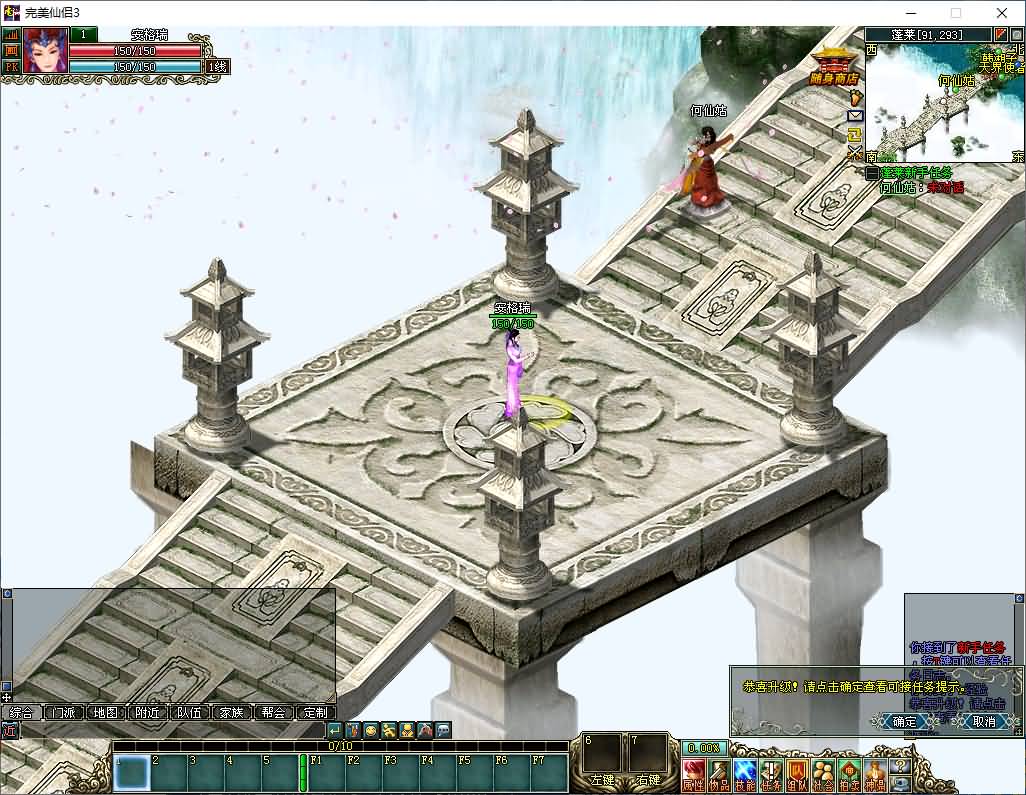The width and height of the screenshot is (1026, 795).
Task: Open the smiley emoticon picker
Action: coord(370,731)
